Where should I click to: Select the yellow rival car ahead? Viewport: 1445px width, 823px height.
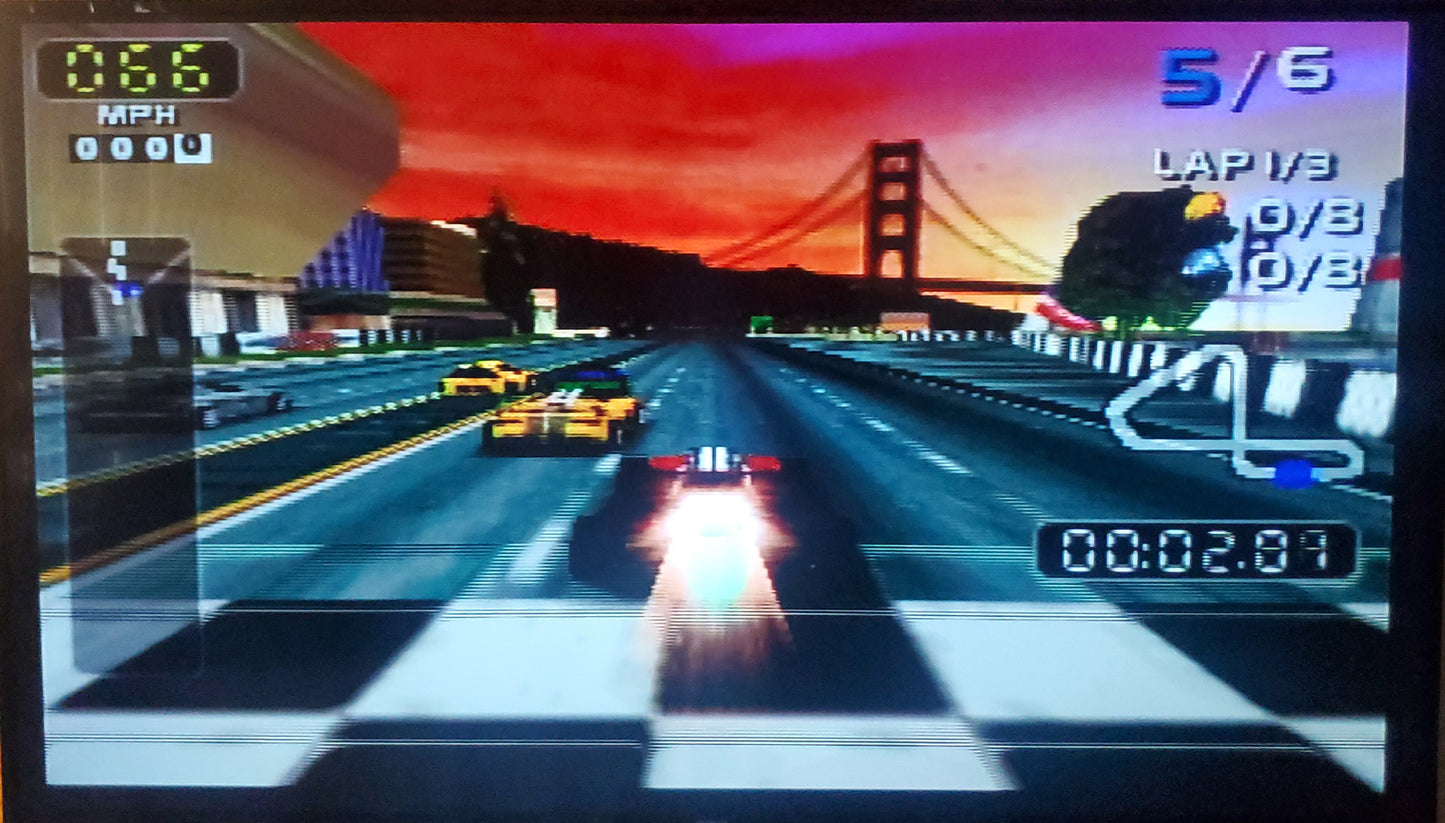click(x=560, y=415)
